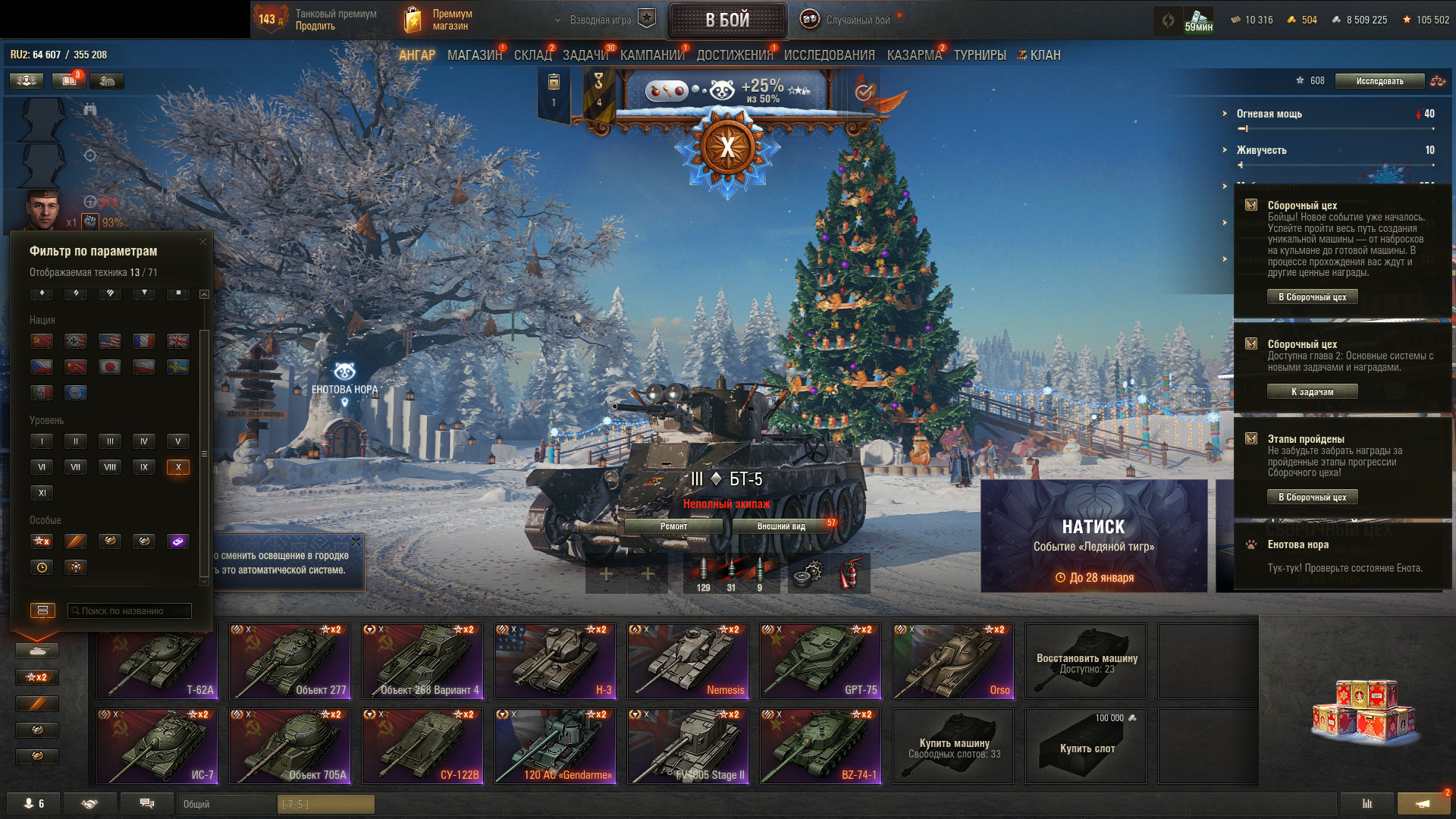Open the Внешний вид customization
1456x819 pixels.
coord(781,526)
